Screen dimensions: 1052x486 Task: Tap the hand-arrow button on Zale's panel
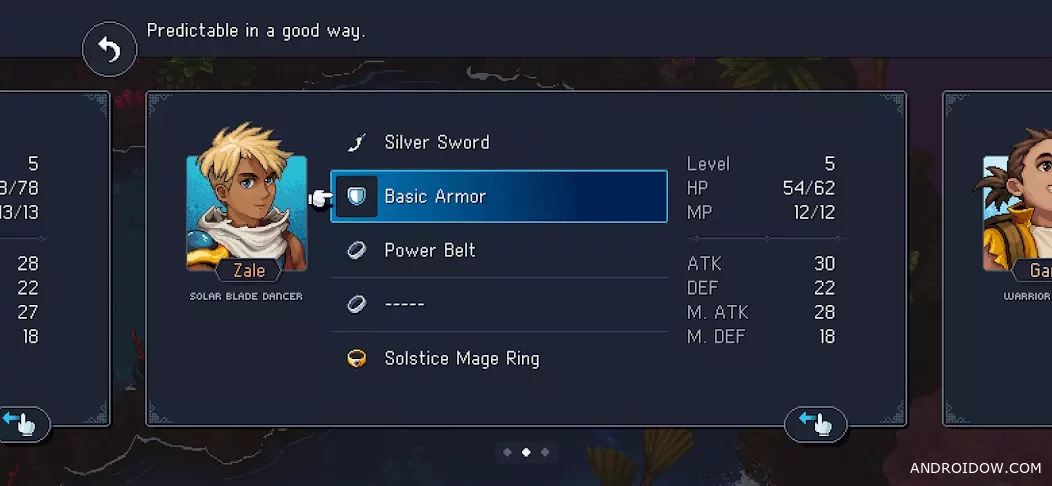815,424
